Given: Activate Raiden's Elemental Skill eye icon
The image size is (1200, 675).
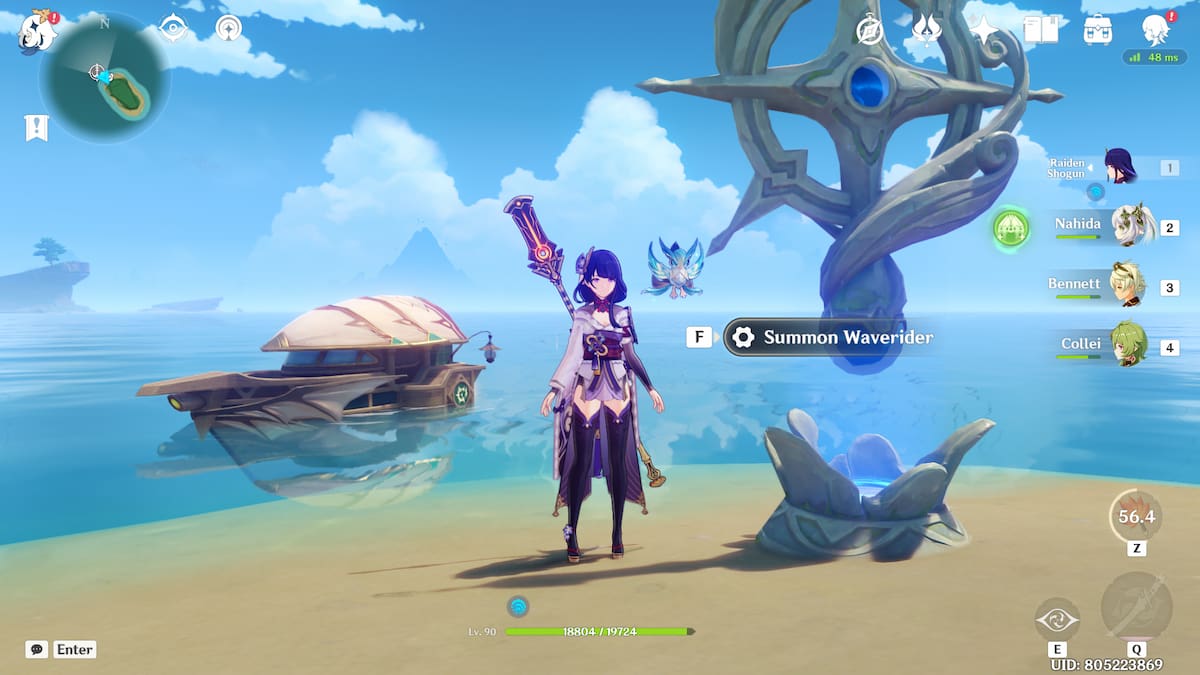Looking at the screenshot, I should [1057, 619].
